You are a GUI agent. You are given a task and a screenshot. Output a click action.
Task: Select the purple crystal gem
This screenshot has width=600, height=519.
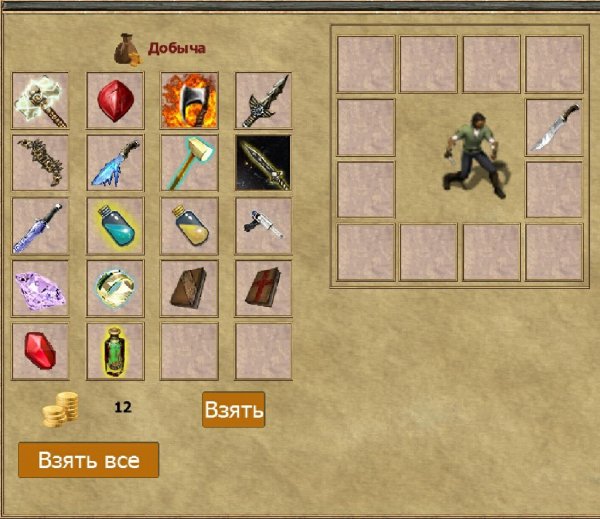click(41, 289)
